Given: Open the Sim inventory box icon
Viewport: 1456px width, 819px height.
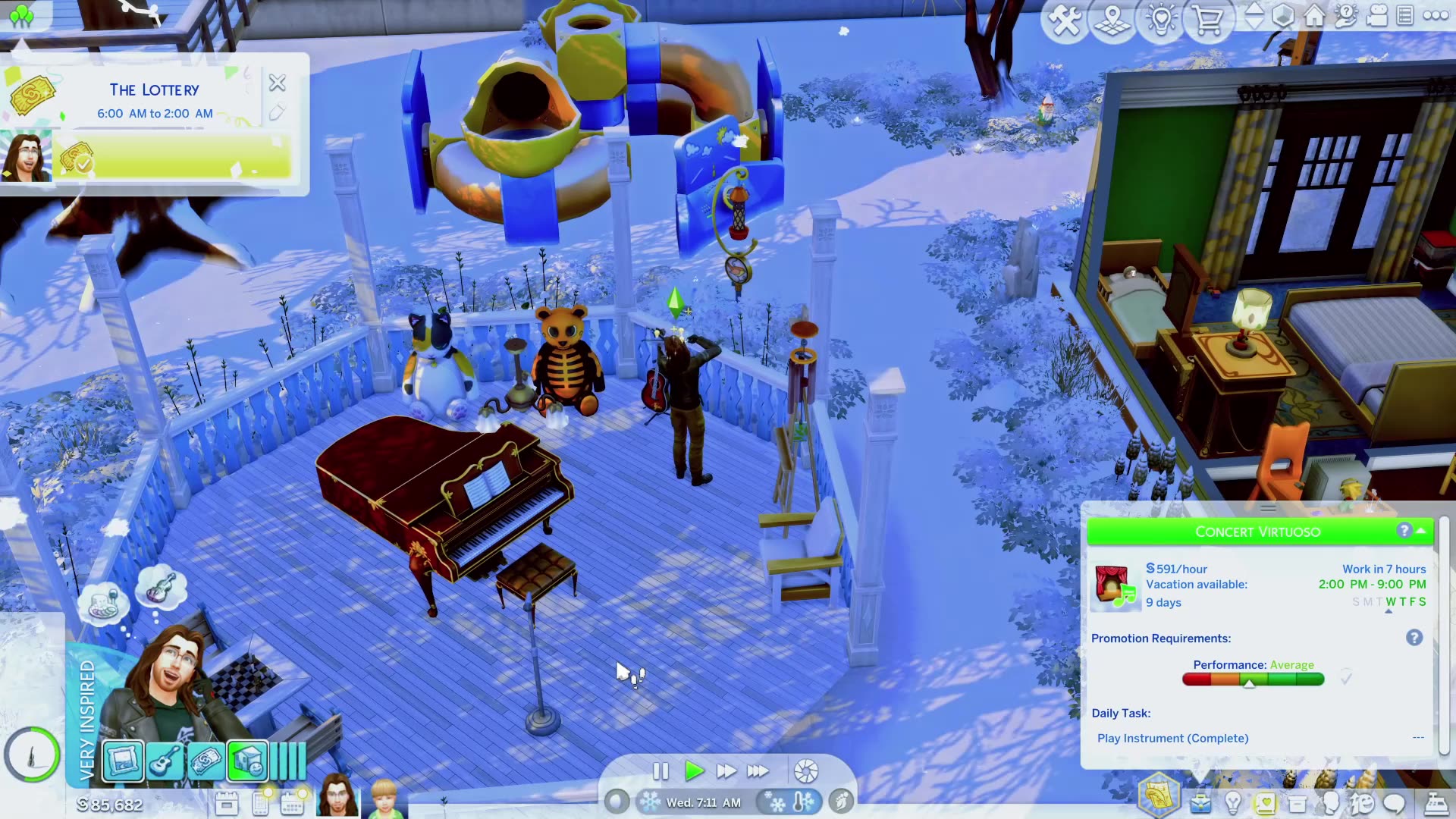Looking at the screenshot, I should [x=1297, y=802].
